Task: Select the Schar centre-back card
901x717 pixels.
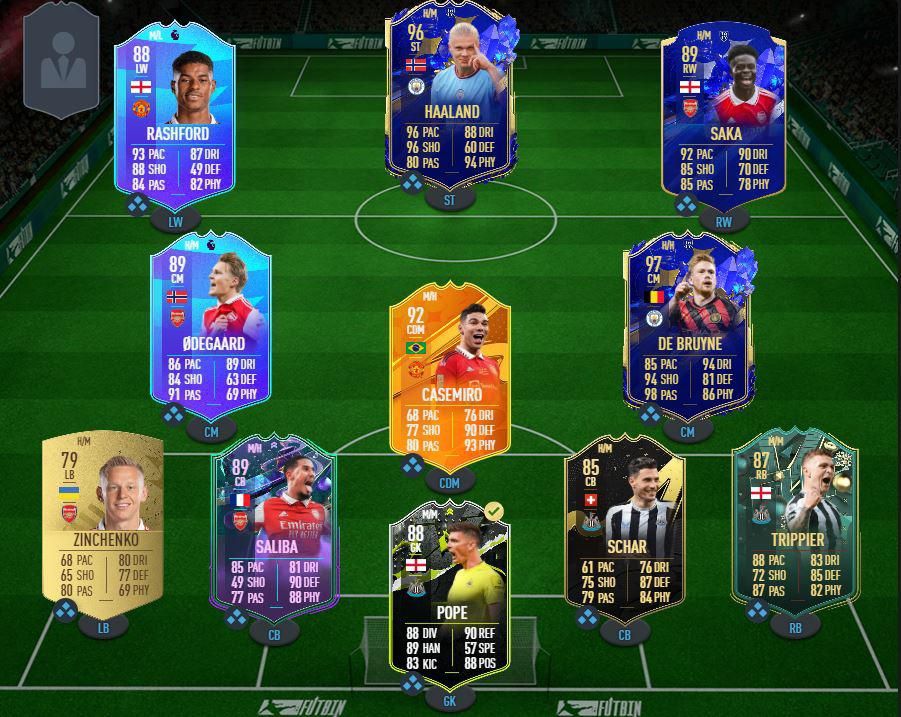Action: (625, 525)
